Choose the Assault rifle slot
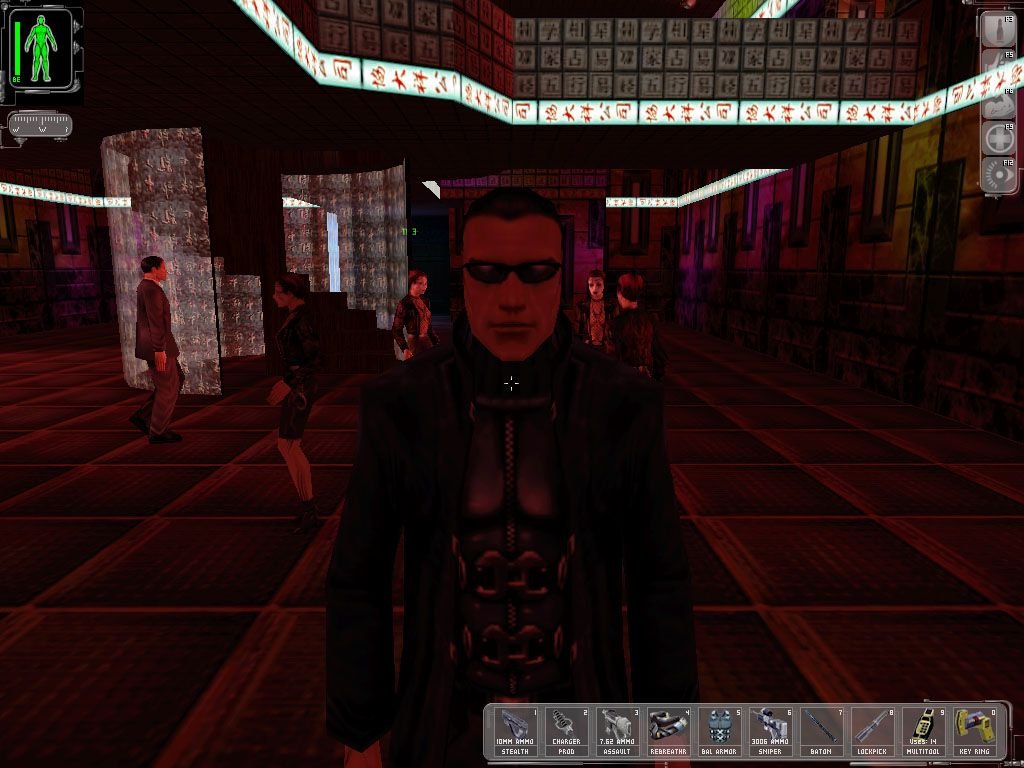Image resolution: width=1024 pixels, height=768 pixels. 618,730
